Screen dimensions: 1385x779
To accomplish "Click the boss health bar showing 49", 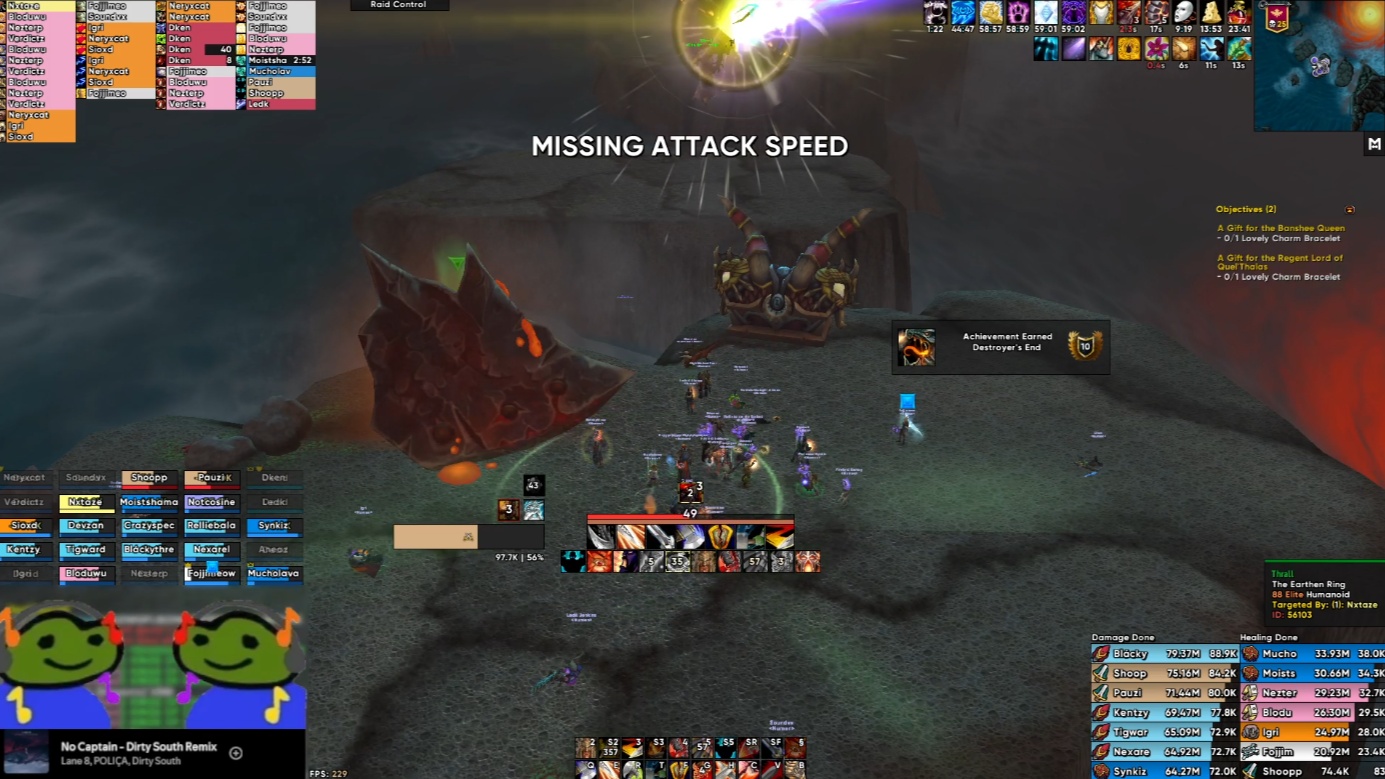I will 690,519.
